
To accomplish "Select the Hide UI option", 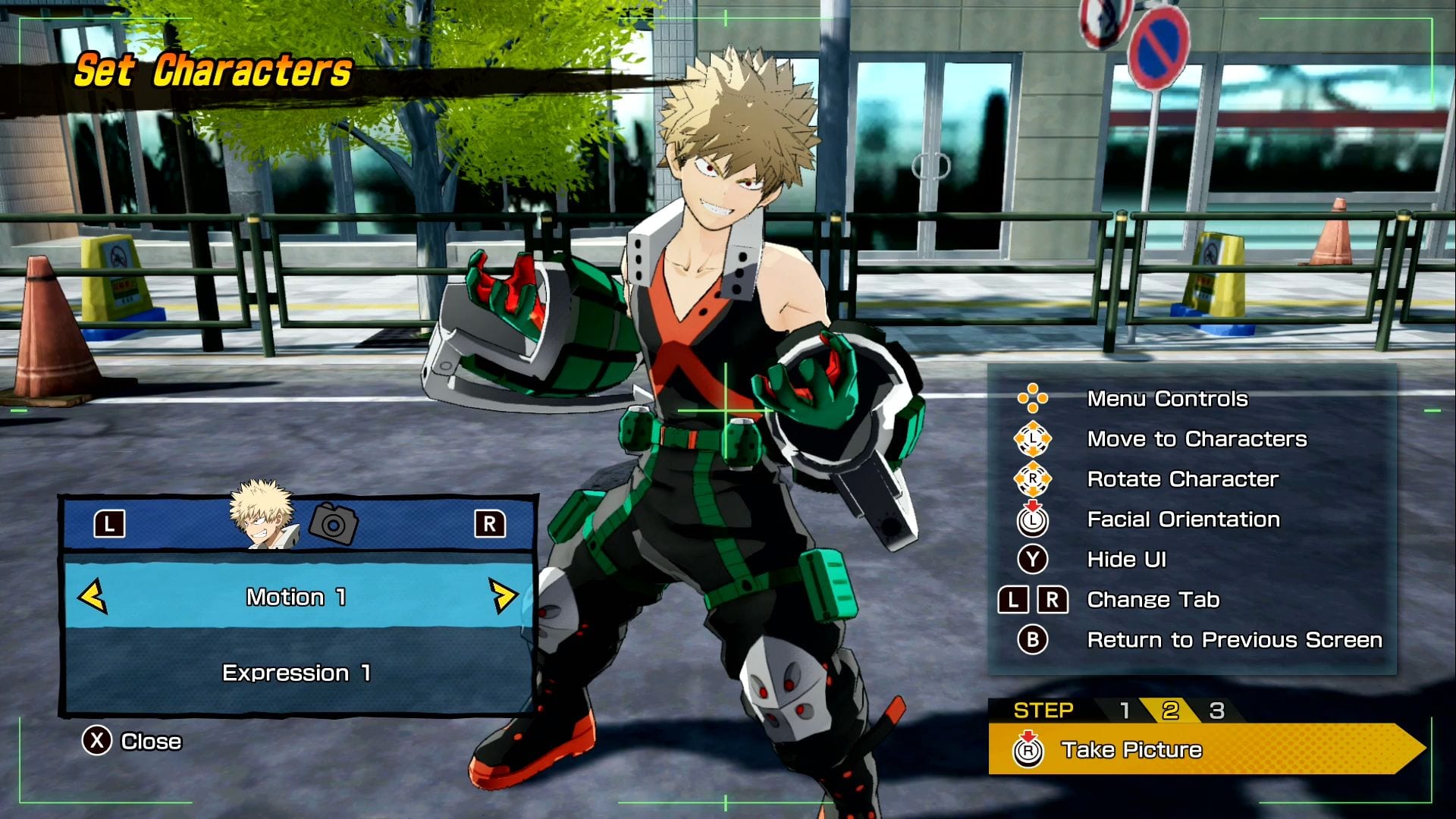I will click(x=1126, y=560).
